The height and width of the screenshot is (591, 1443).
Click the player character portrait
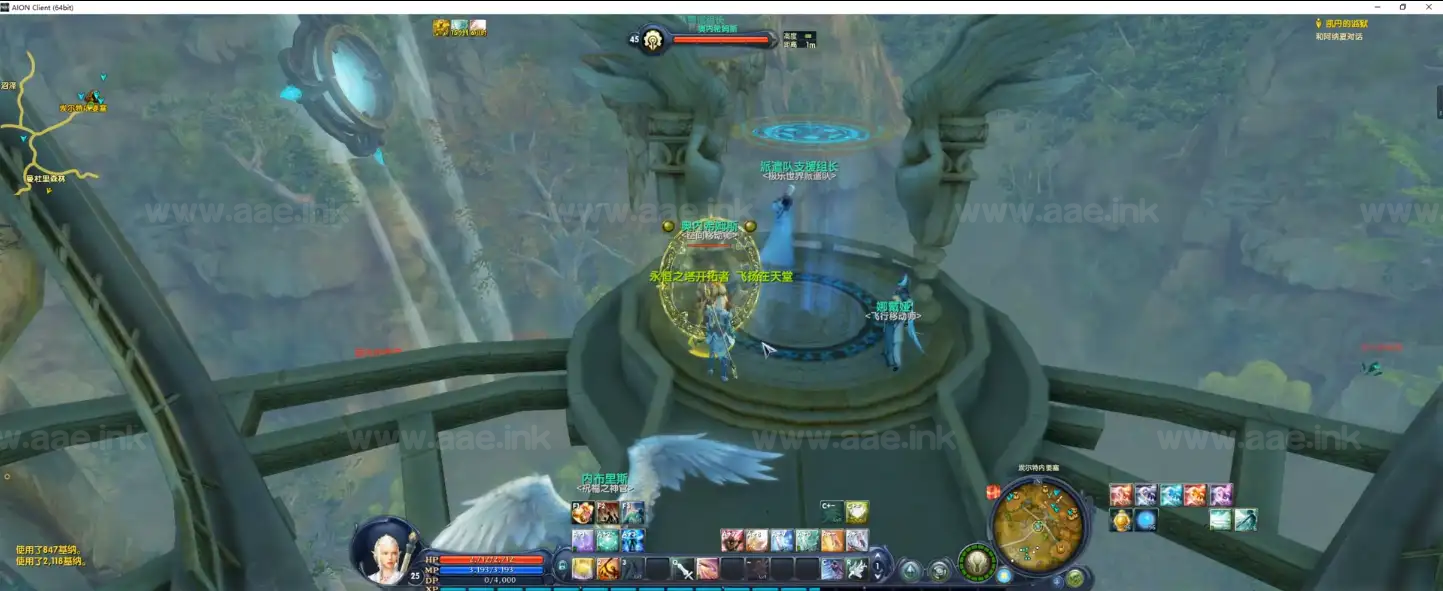click(x=386, y=551)
